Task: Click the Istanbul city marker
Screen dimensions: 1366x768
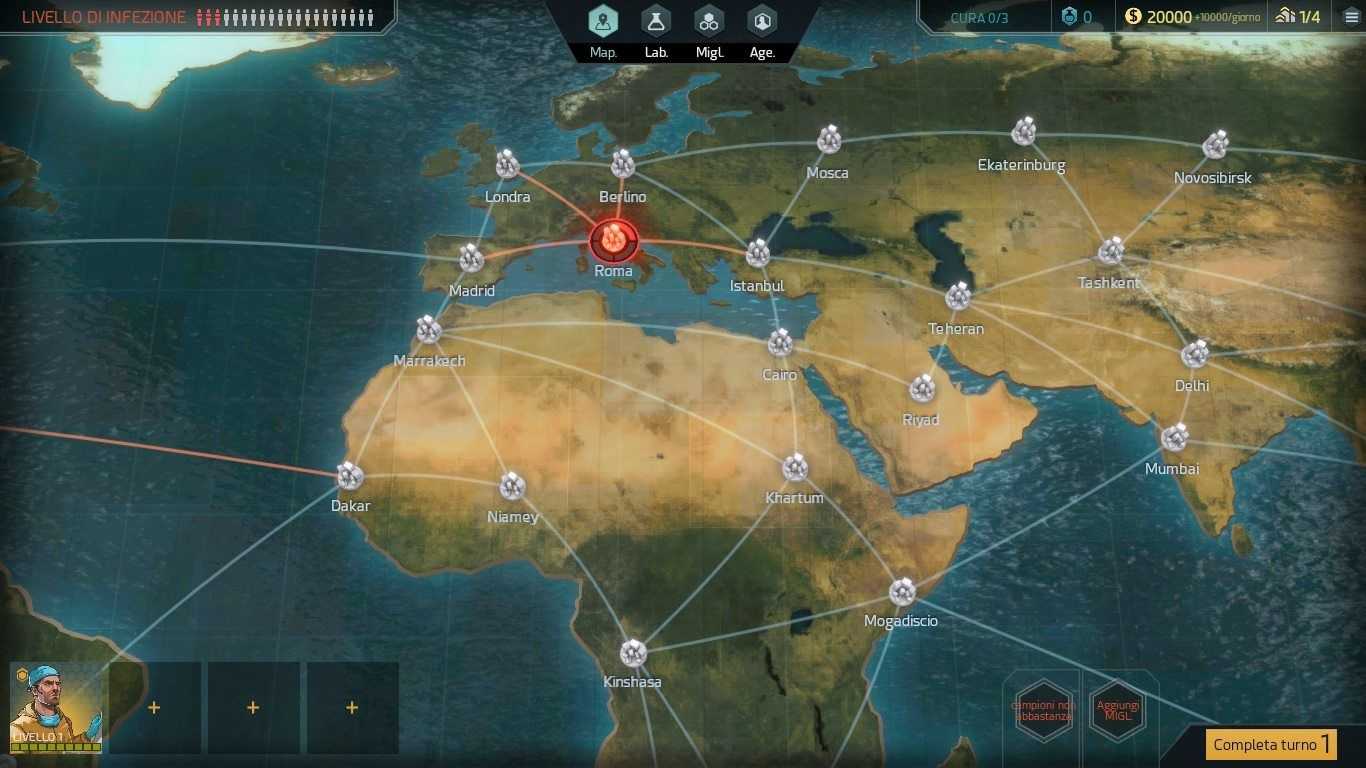Action: tap(758, 253)
